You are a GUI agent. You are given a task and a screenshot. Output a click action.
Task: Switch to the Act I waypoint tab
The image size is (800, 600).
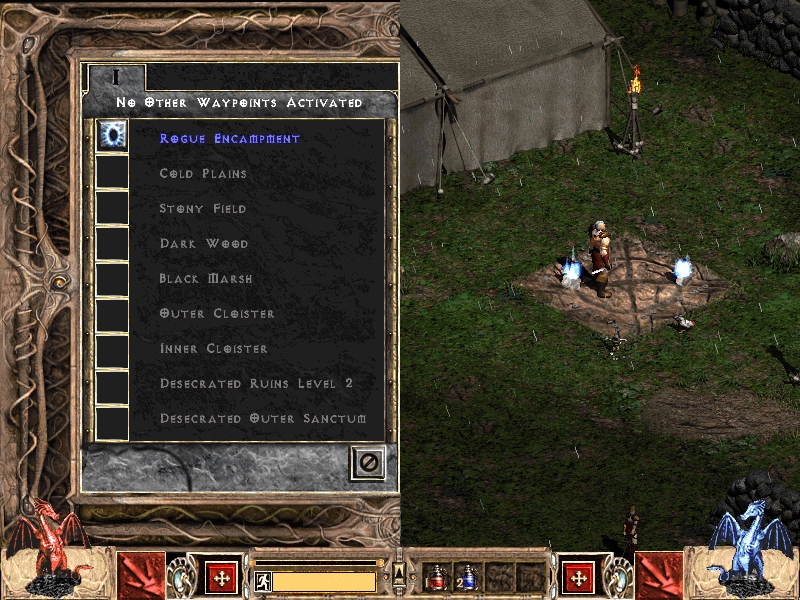coord(116,77)
